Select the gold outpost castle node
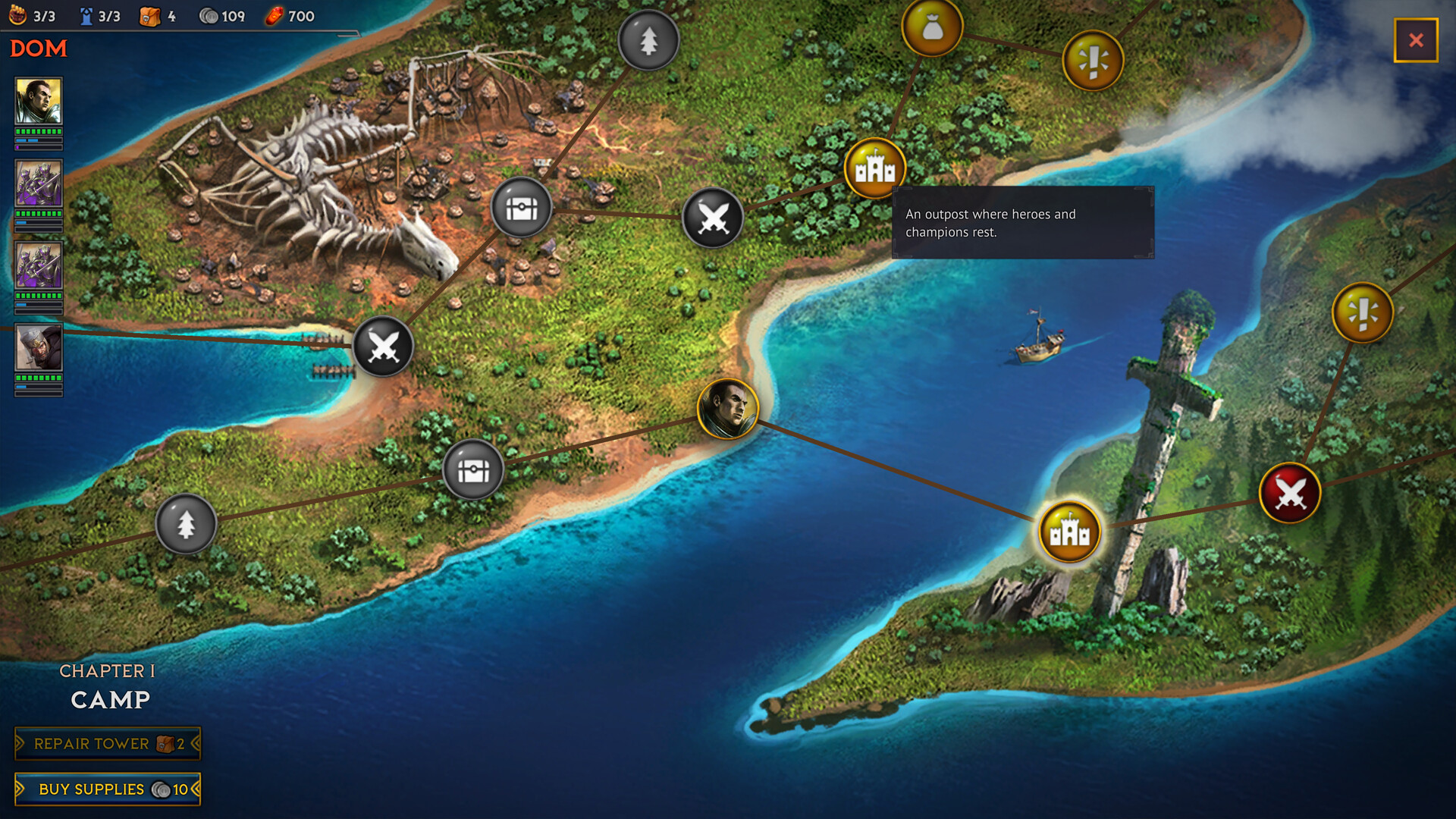 pyautogui.click(x=876, y=168)
